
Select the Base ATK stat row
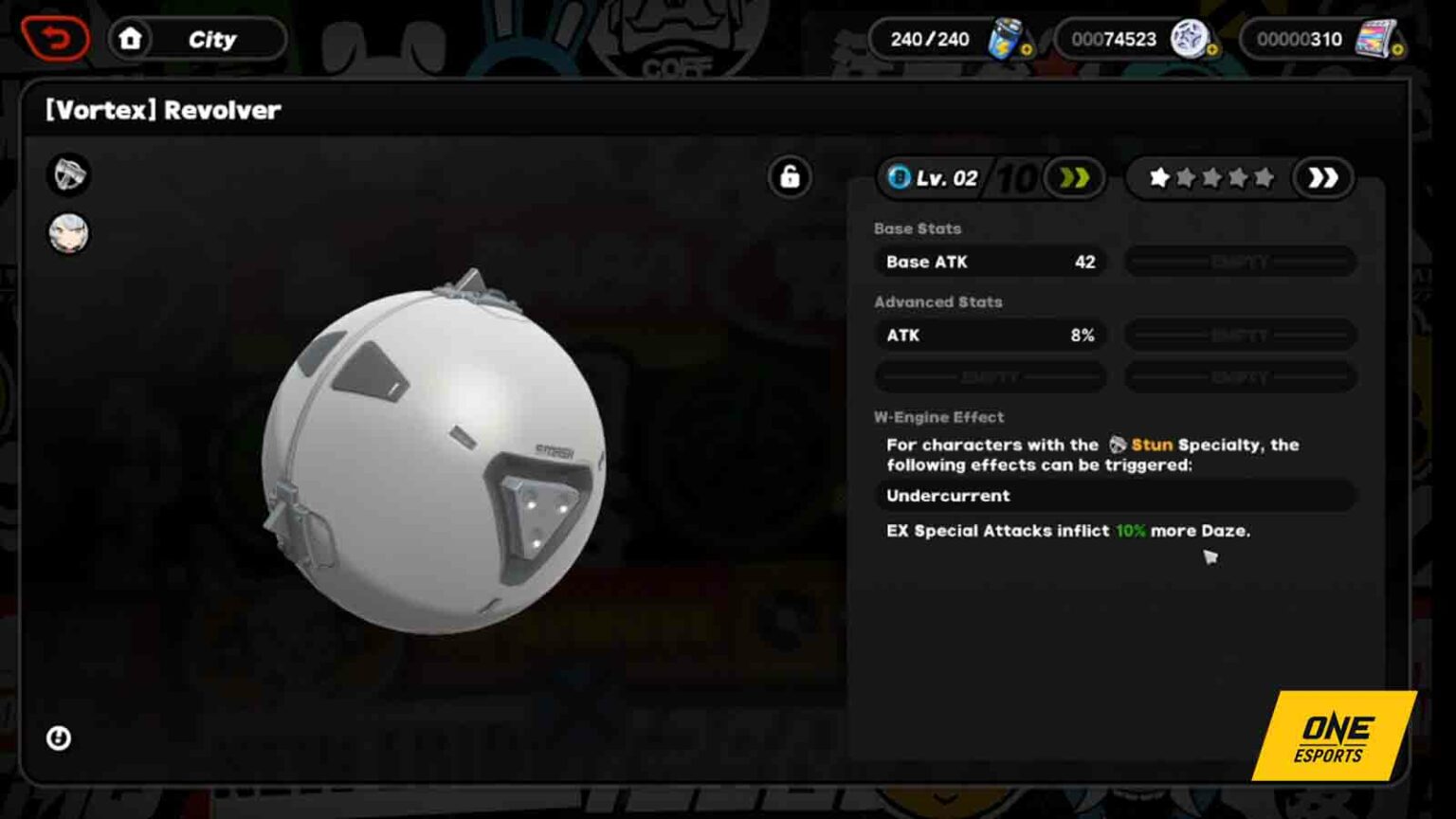(x=990, y=262)
